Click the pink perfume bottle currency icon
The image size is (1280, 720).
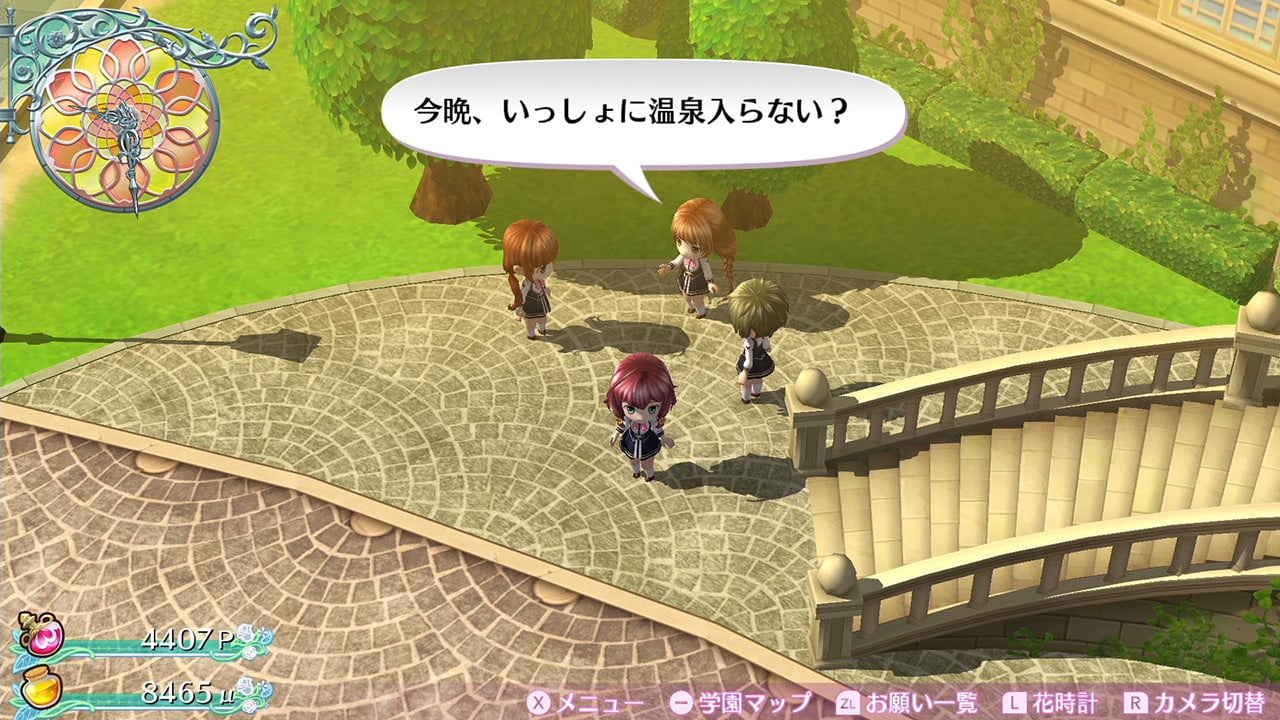pos(41,635)
